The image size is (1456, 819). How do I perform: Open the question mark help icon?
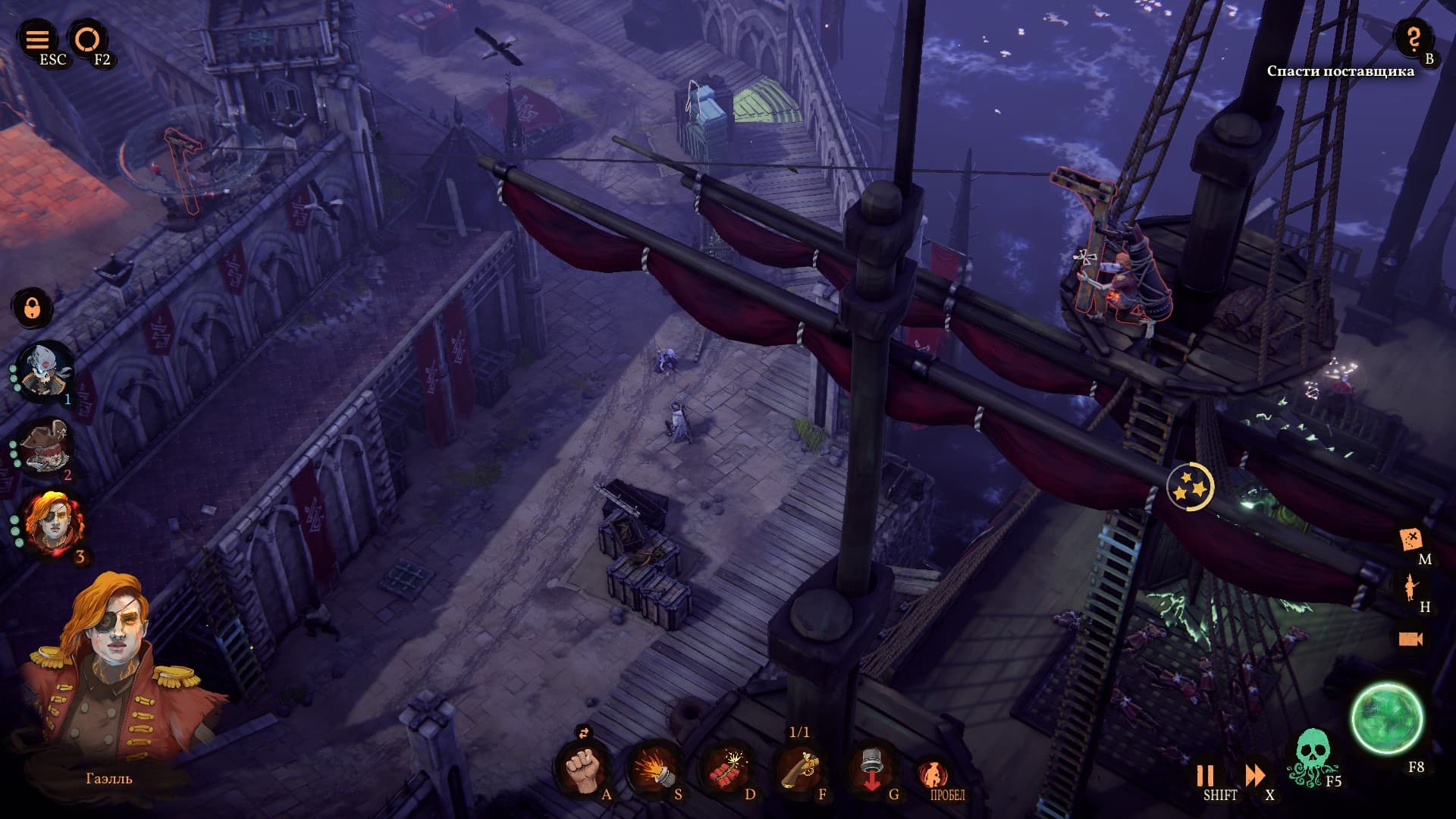point(1414,38)
